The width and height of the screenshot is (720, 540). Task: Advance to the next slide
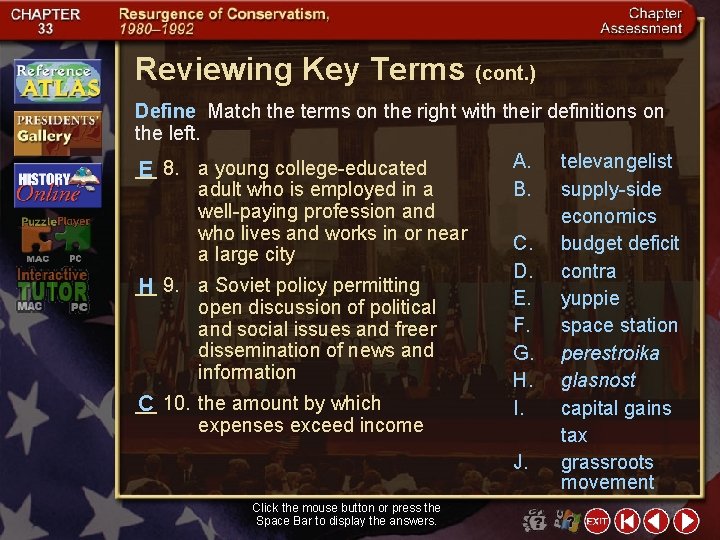point(686,521)
